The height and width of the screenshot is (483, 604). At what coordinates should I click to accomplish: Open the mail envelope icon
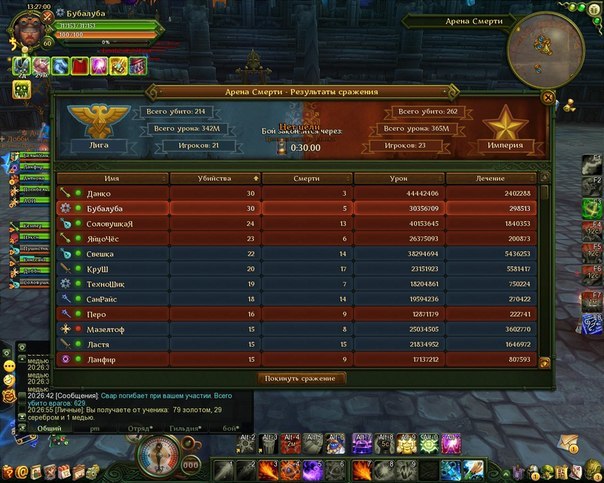(x=571, y=442)
